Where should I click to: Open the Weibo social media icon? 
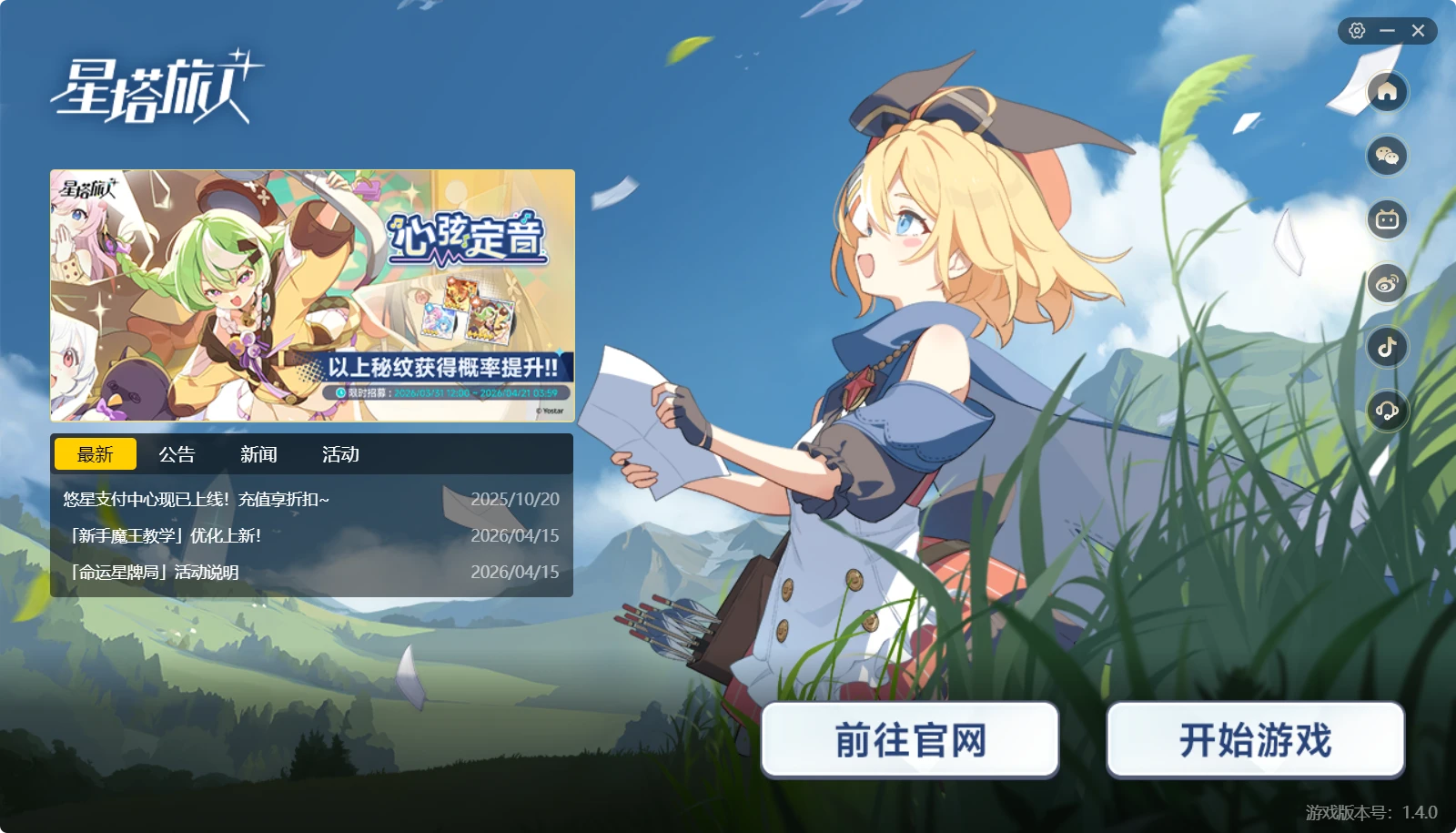pyautogui.click(x=1388, y=284)
